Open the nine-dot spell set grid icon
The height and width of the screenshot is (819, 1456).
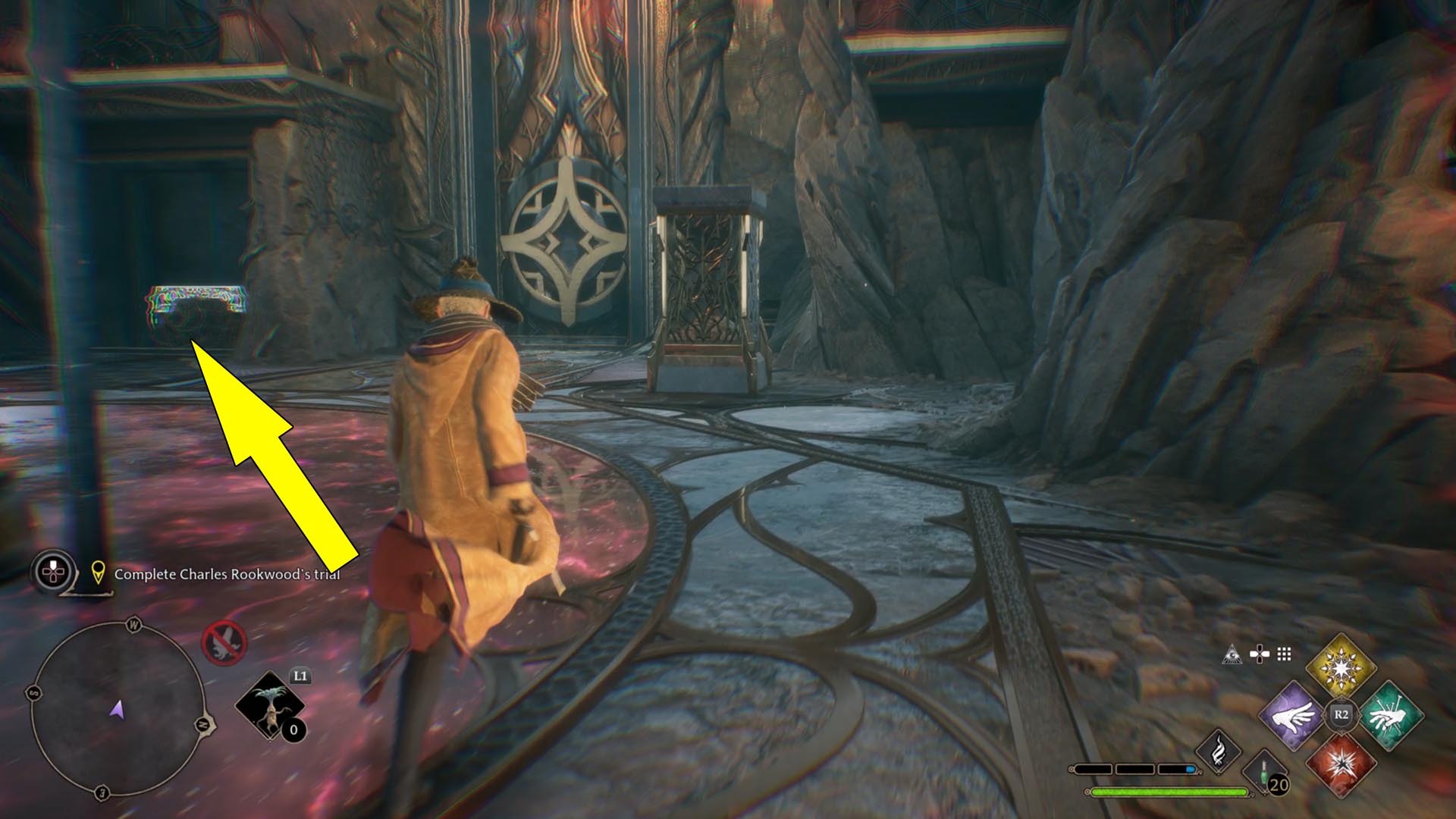tap(1284, 654)
